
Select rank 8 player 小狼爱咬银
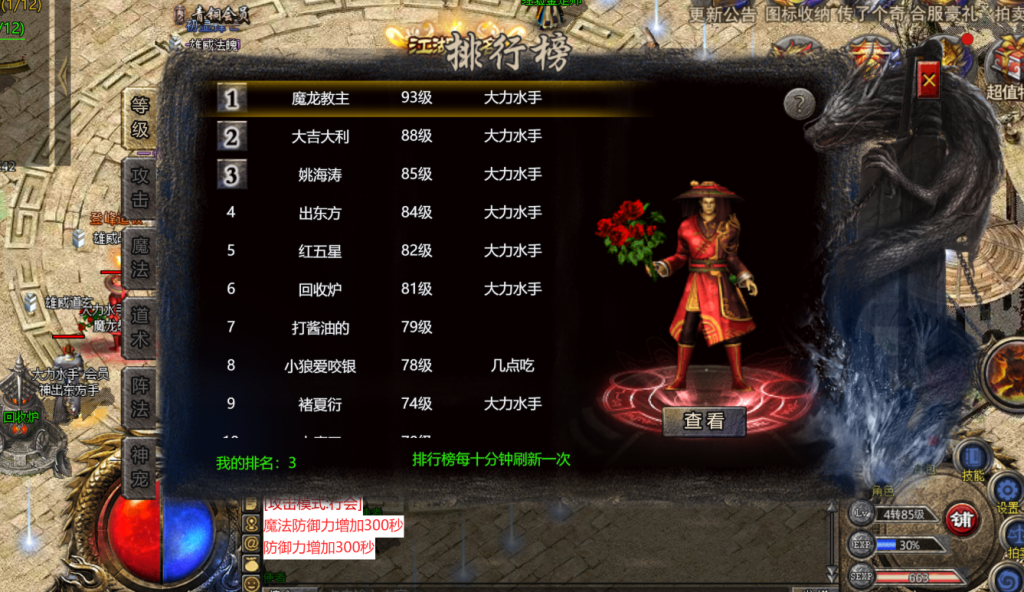coord(320,365)
